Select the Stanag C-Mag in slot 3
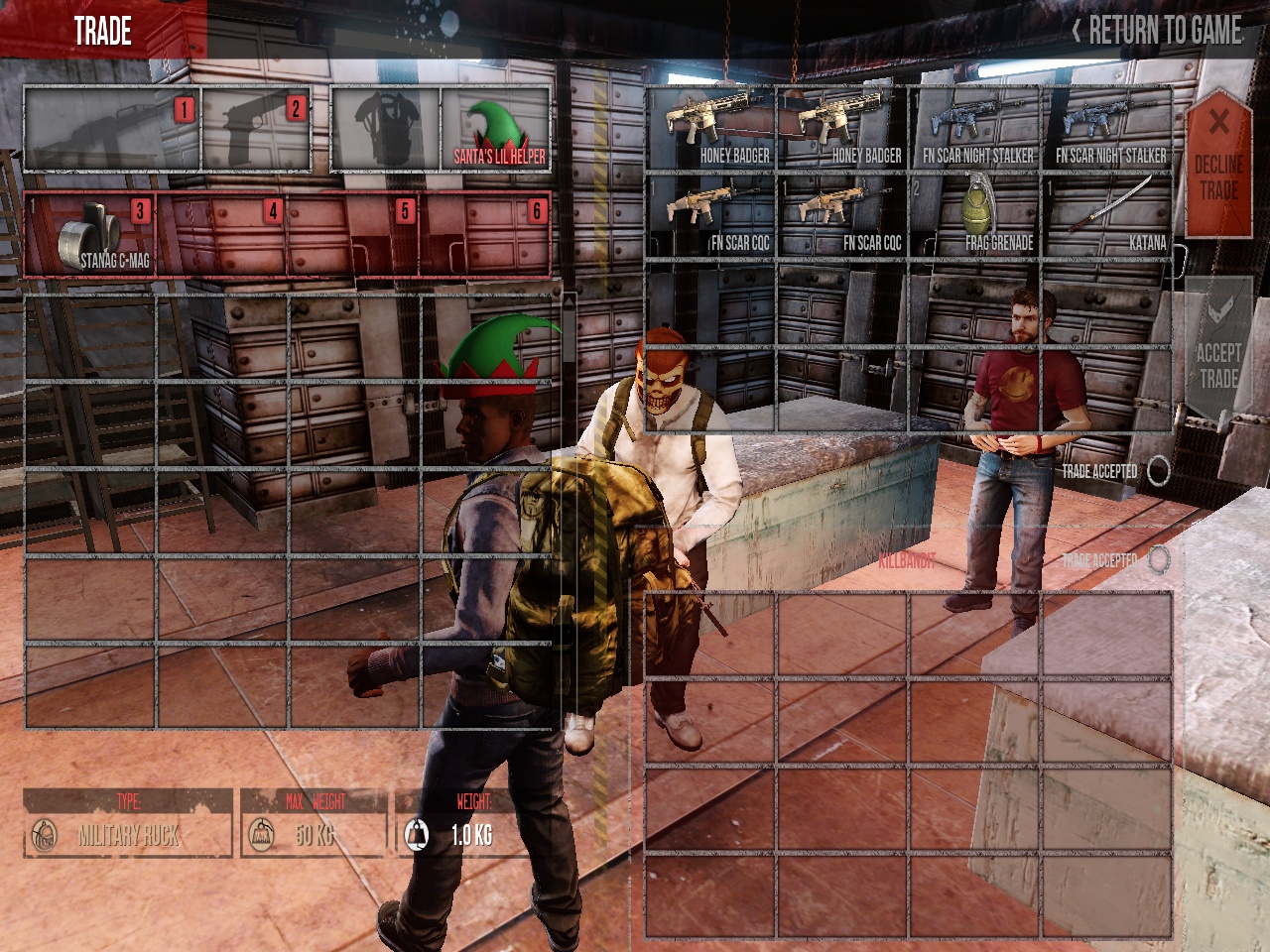The width and height of the screenshot is (1270, 952). 89,234
